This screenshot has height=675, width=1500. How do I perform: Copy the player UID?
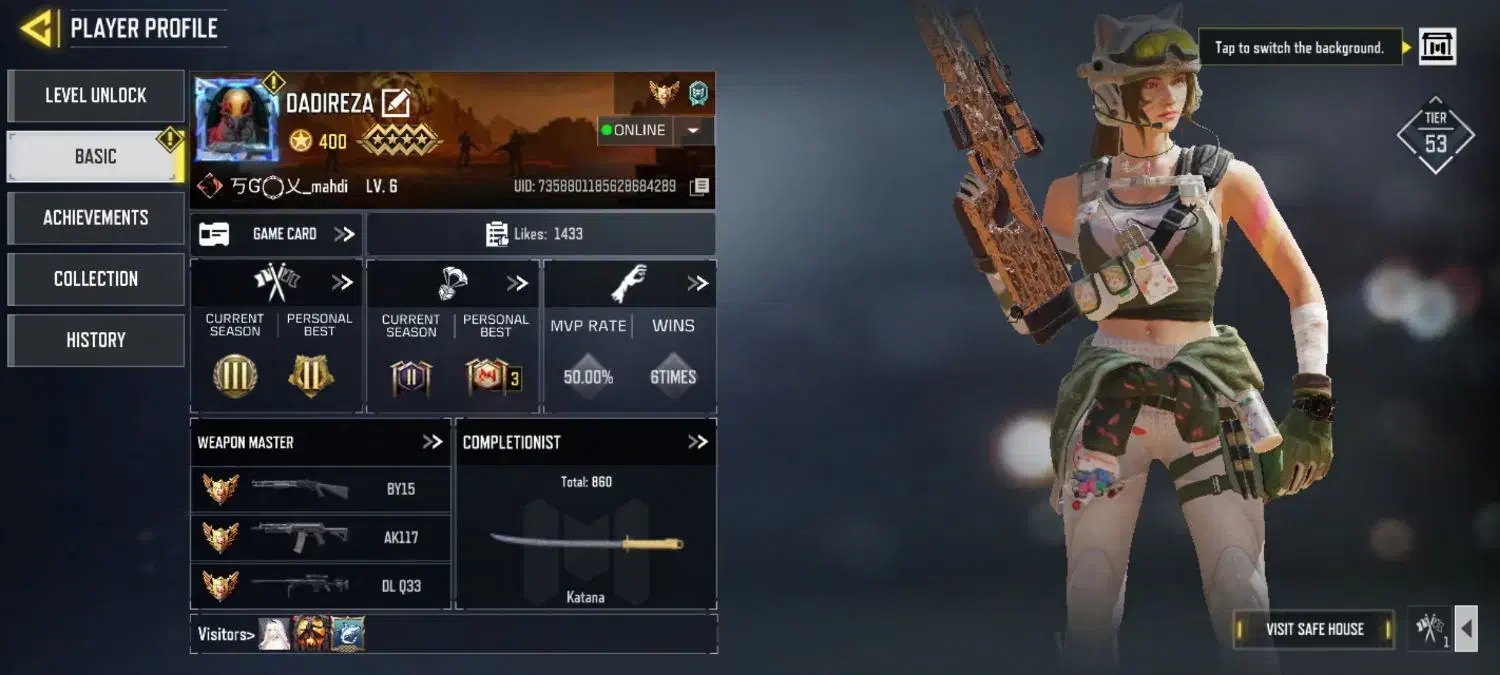pyautogui.click(x=700, y=186)
